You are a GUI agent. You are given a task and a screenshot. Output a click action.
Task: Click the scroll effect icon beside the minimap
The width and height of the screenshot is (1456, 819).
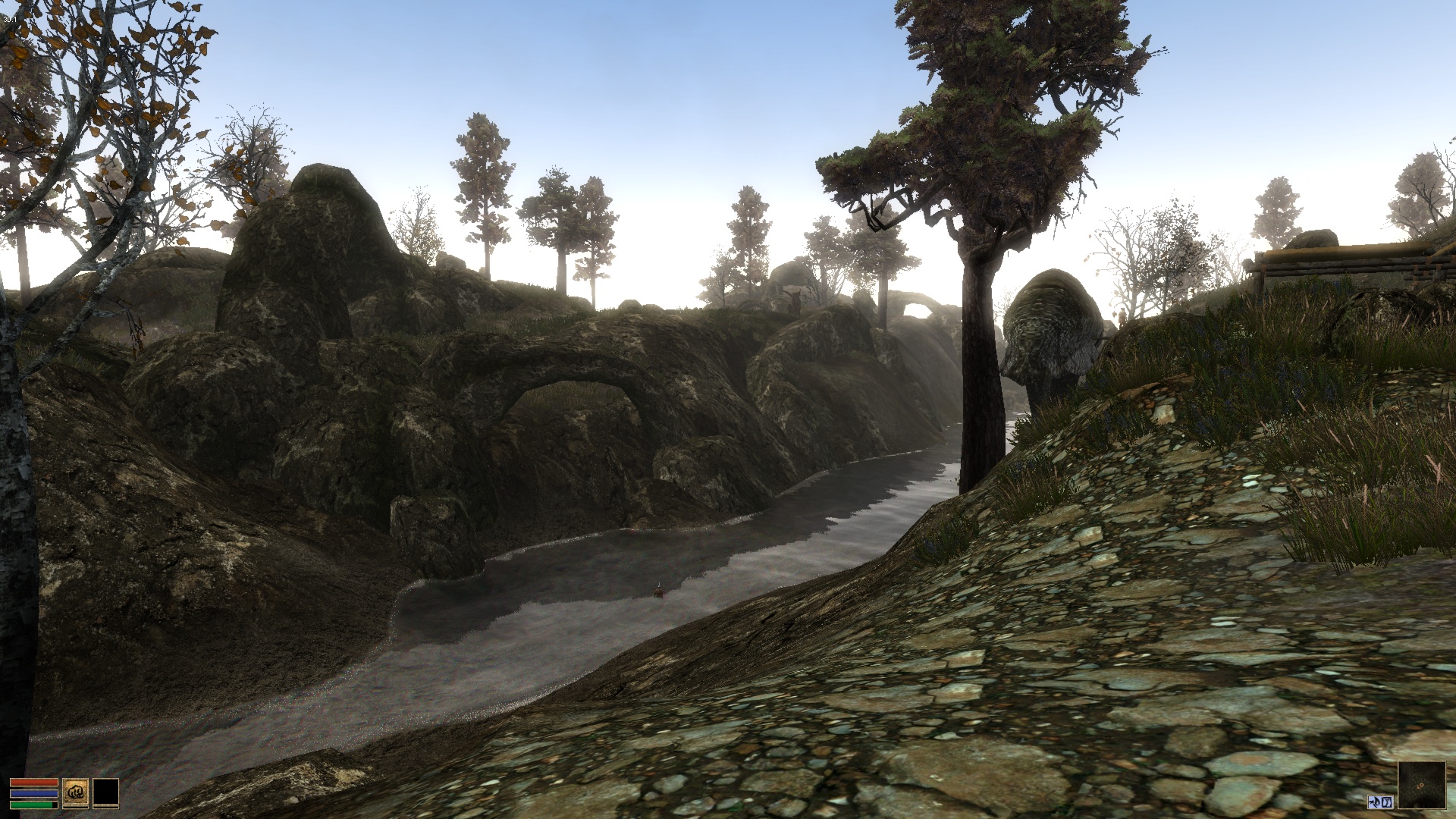[x=1388, y=802]
